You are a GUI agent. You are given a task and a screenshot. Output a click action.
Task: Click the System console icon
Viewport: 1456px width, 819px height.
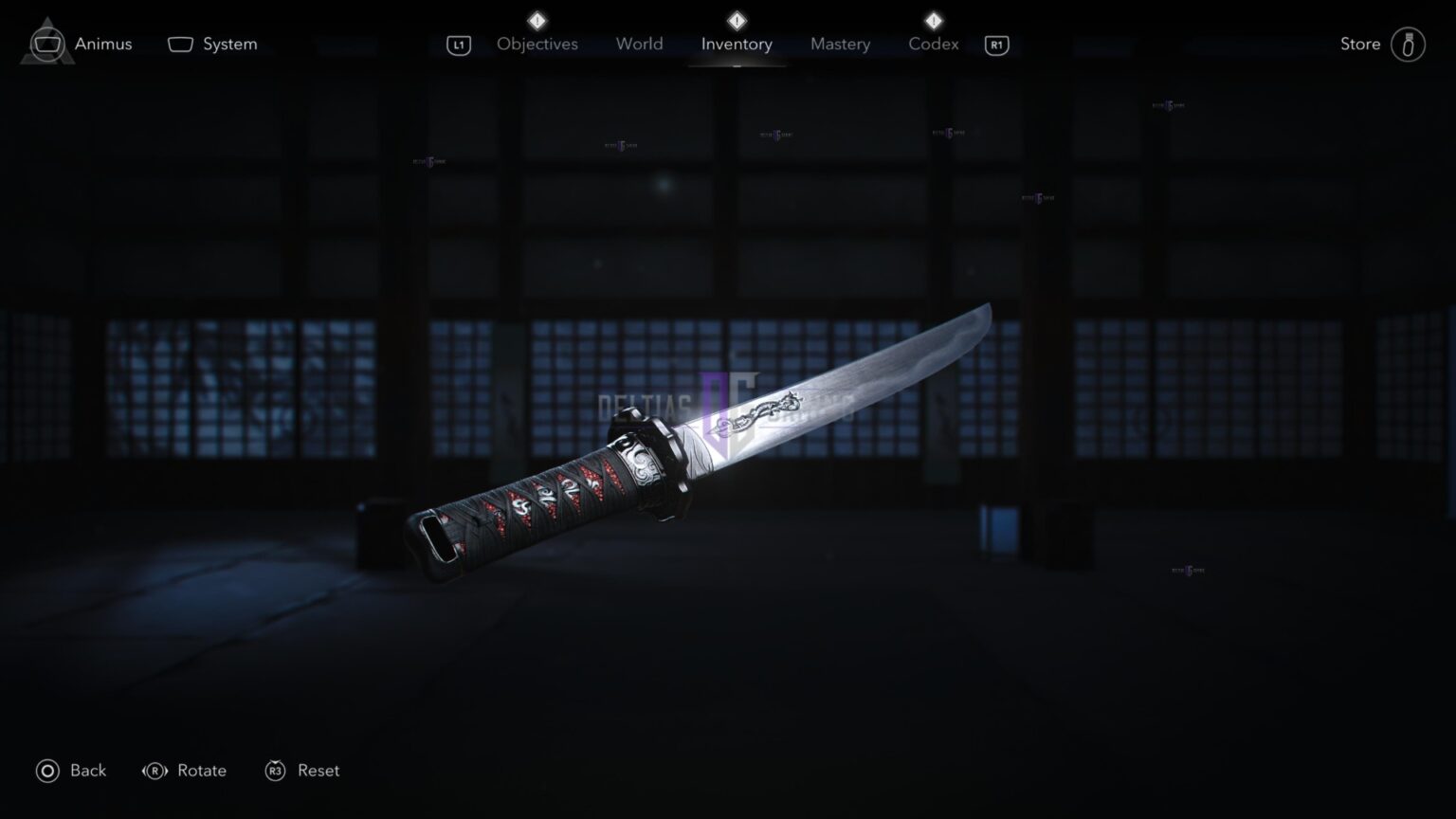pos(179,43)
